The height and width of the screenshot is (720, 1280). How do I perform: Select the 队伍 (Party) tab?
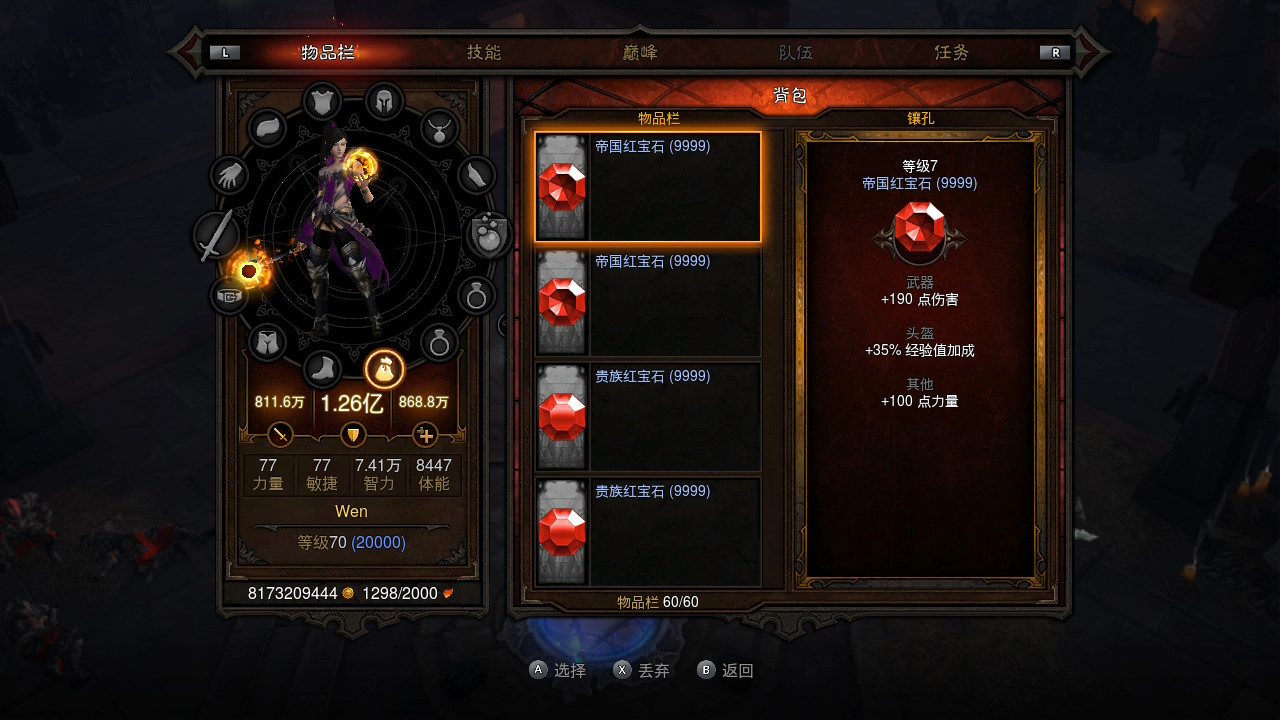coord(796,53)
